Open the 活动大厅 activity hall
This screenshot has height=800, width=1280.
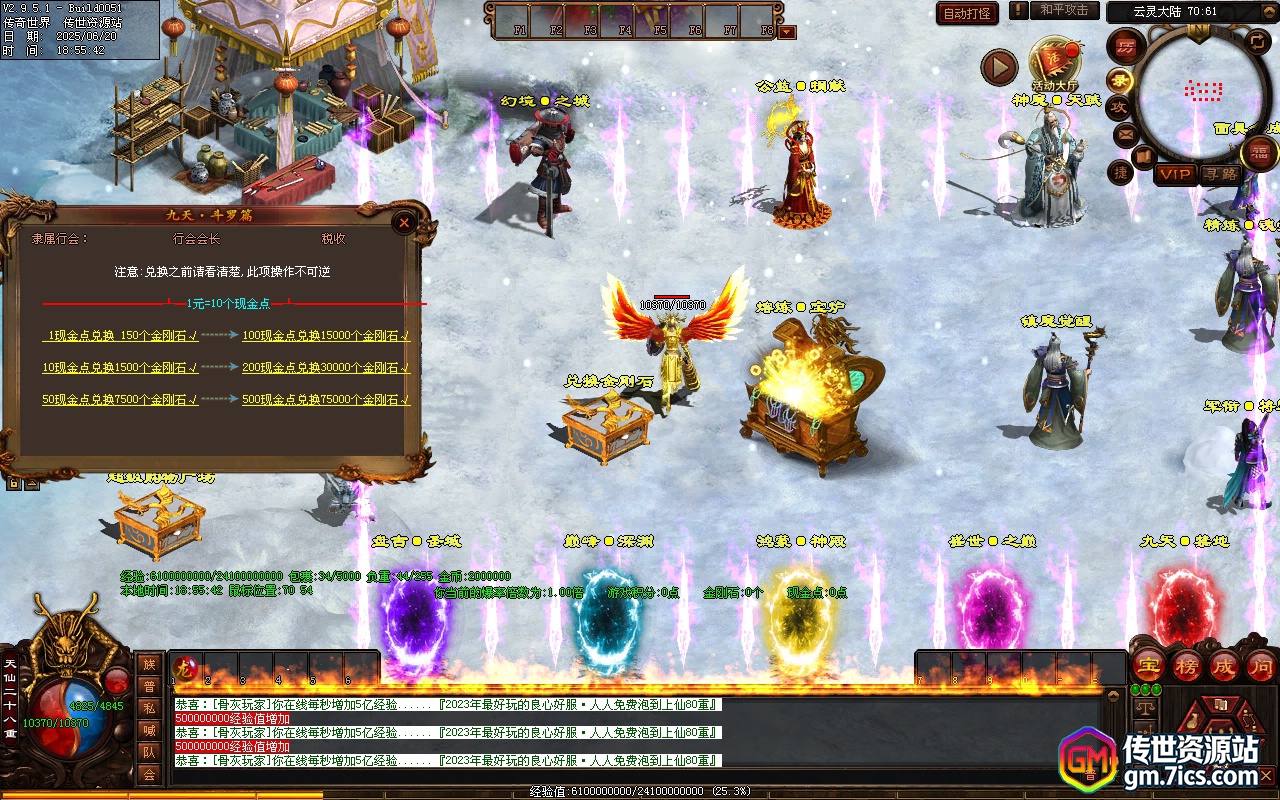(1055, 62)
